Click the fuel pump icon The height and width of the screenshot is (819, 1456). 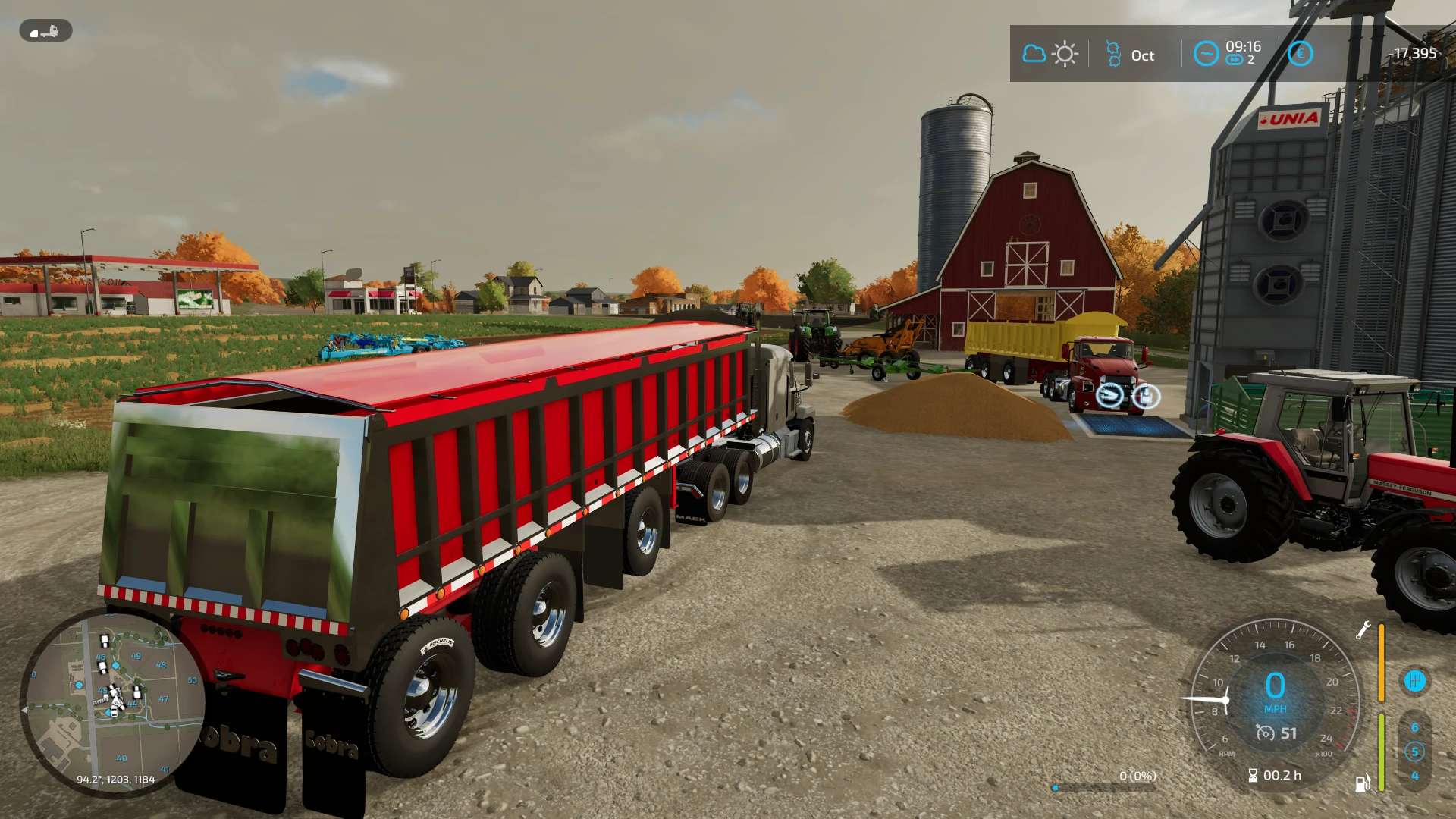click(1363, 783)
